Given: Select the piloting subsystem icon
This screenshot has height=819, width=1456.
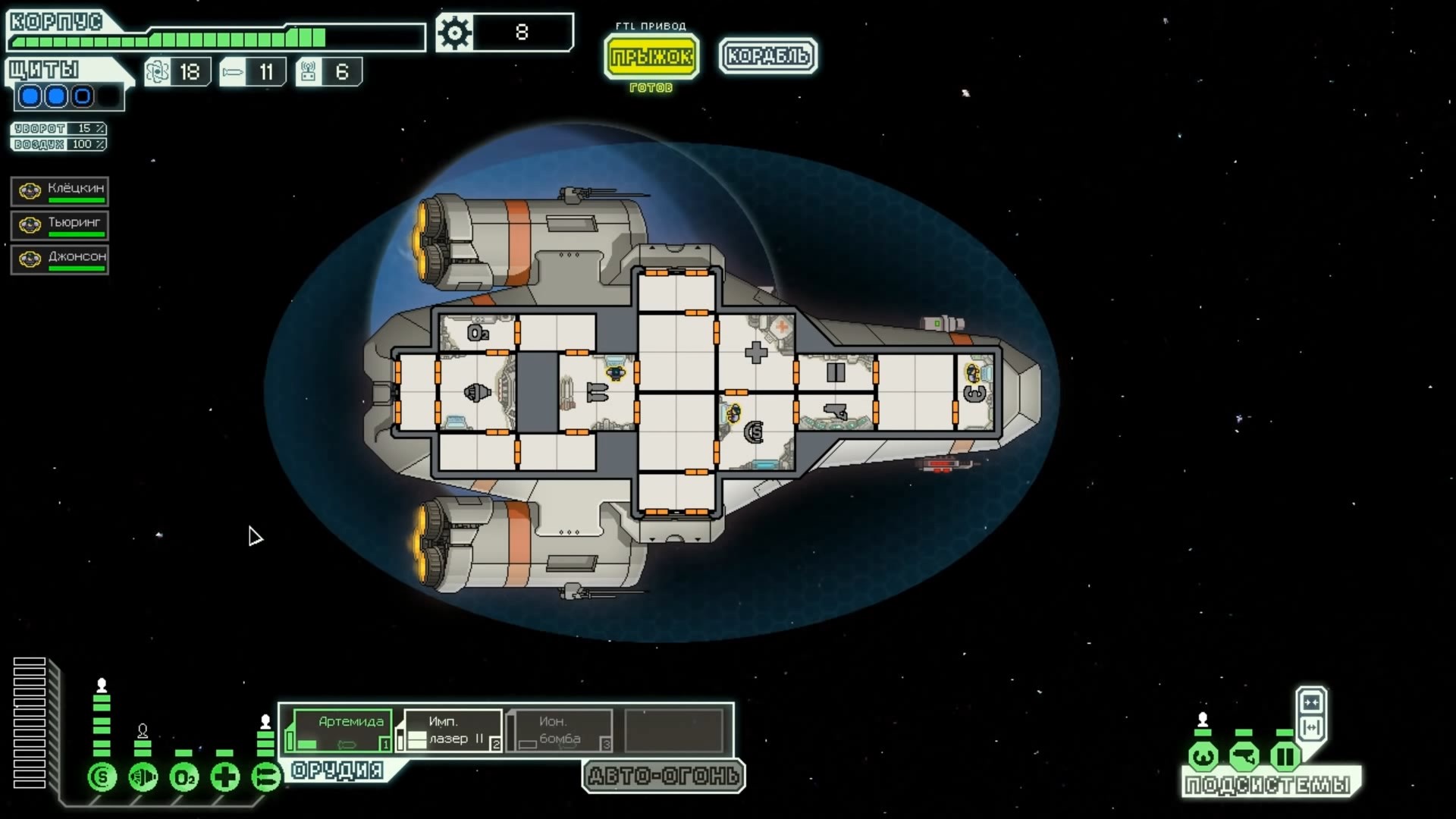Looking at the screenshot, I should [1203, 756].
